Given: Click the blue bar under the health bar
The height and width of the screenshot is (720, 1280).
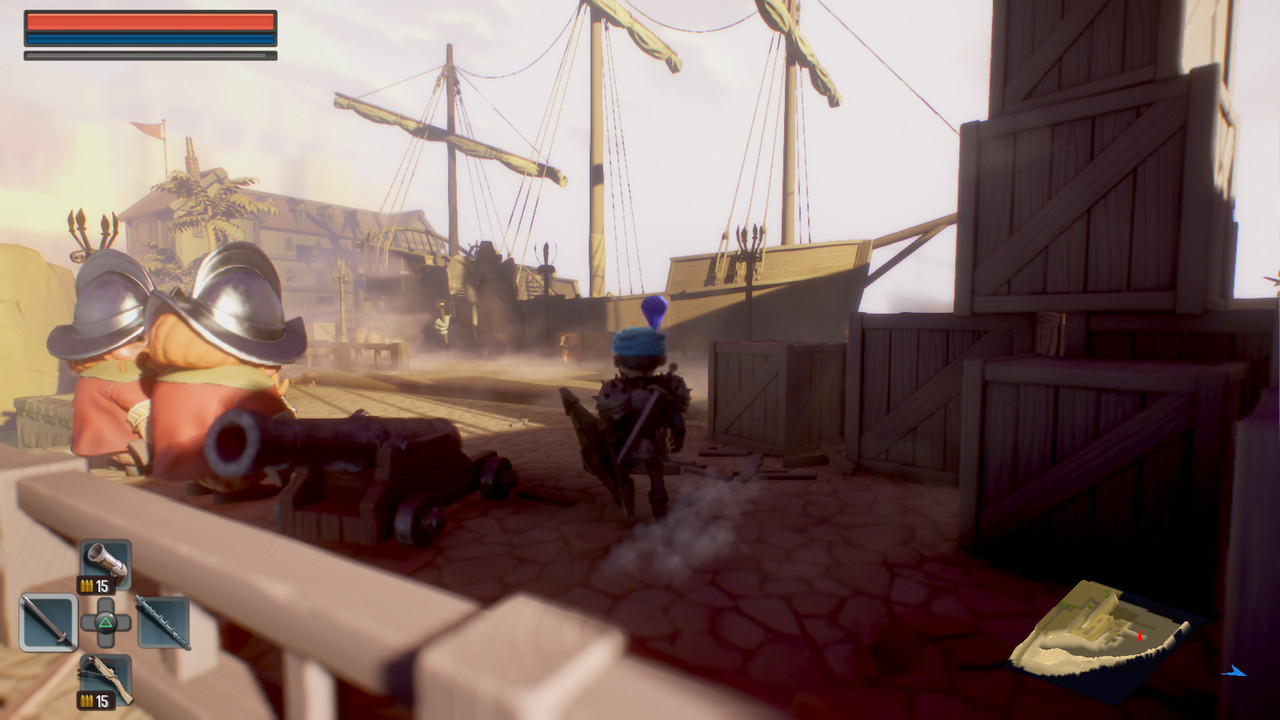Looking at the screenshot, I should 150,41.
